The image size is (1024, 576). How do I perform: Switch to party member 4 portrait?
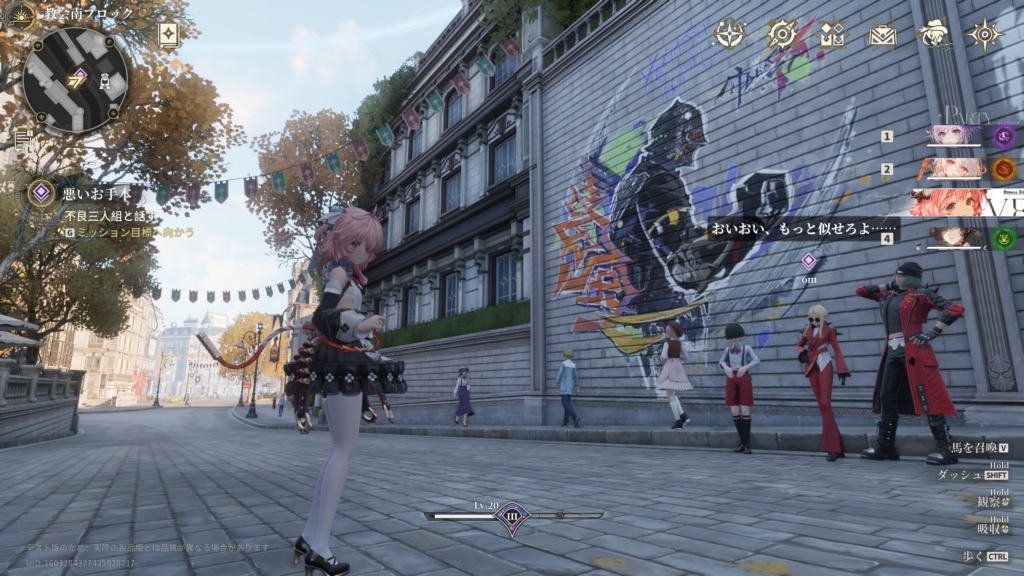pos(953,237)
